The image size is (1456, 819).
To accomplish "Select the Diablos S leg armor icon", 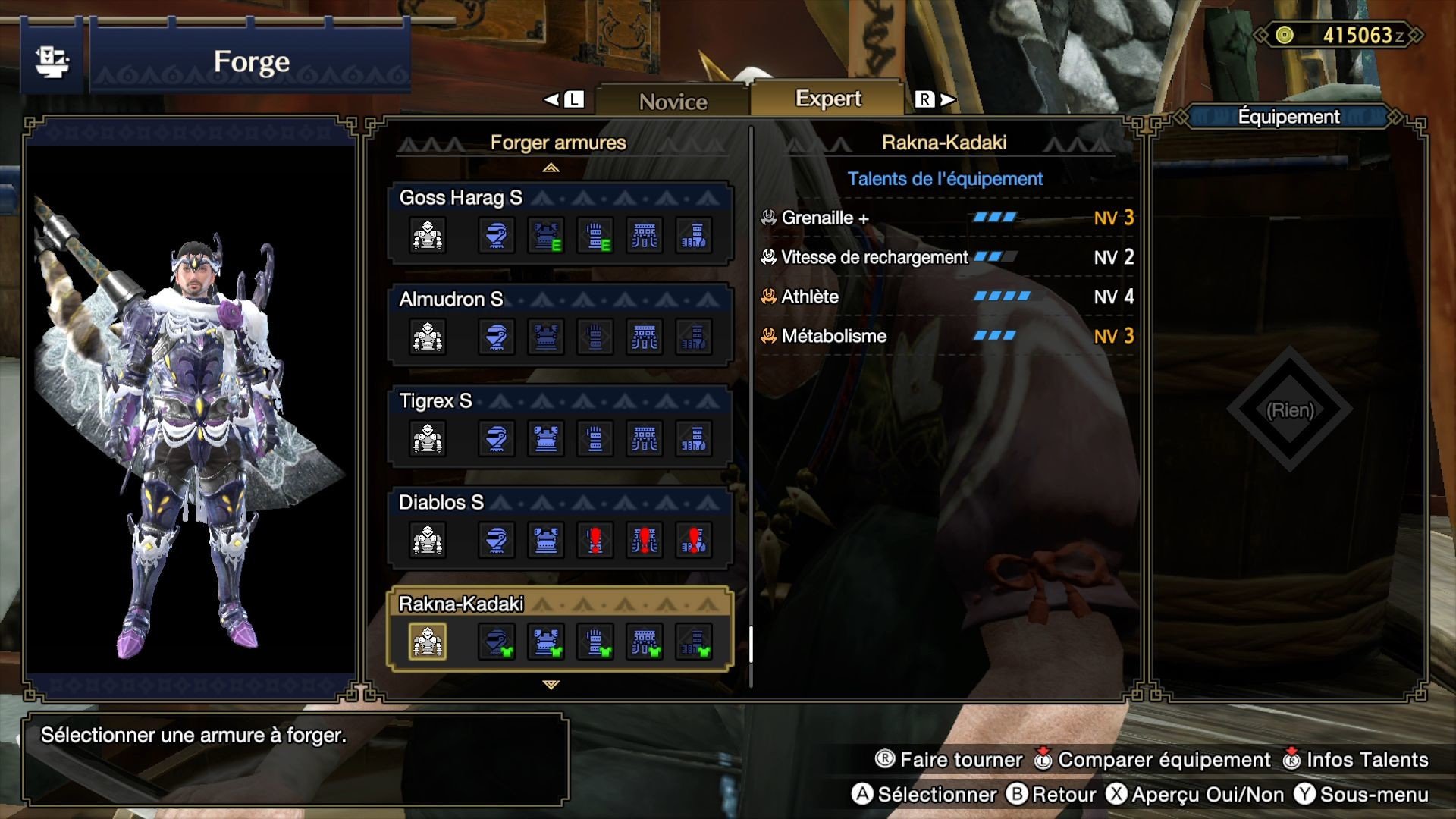I will click(x=694, y=540).
